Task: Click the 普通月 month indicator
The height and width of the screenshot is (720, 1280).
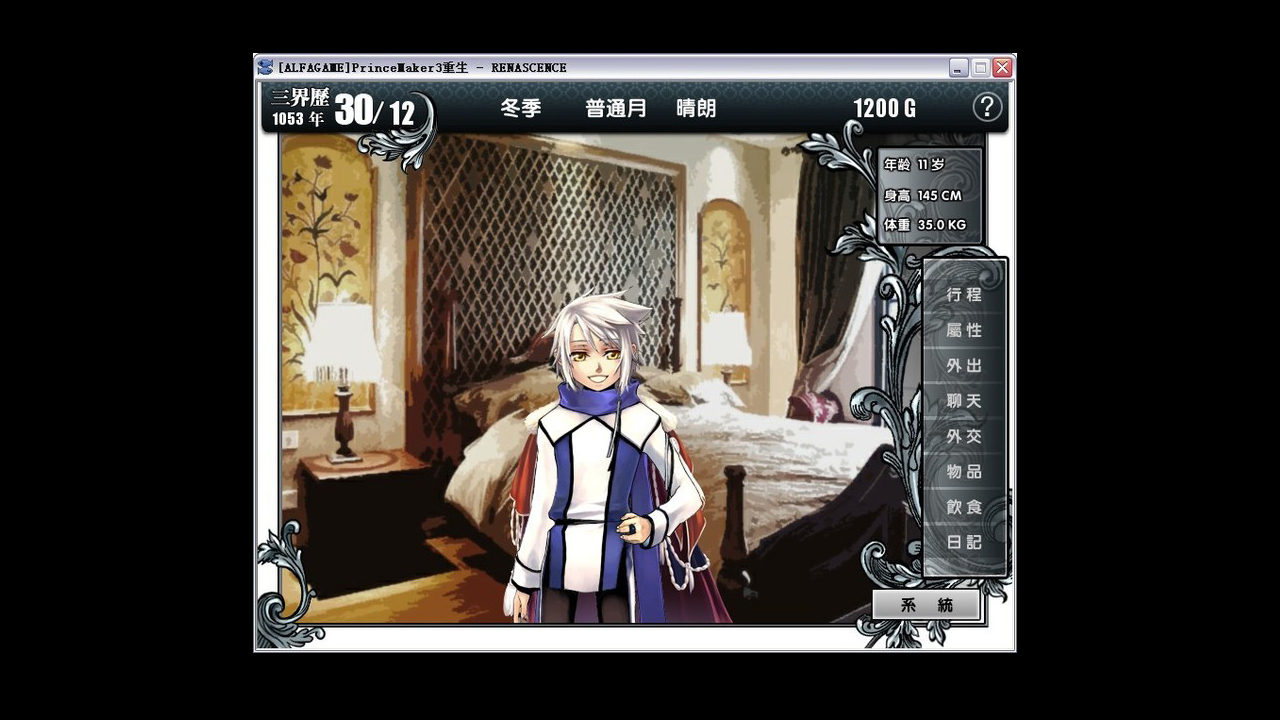Action: tap(607, 110)
